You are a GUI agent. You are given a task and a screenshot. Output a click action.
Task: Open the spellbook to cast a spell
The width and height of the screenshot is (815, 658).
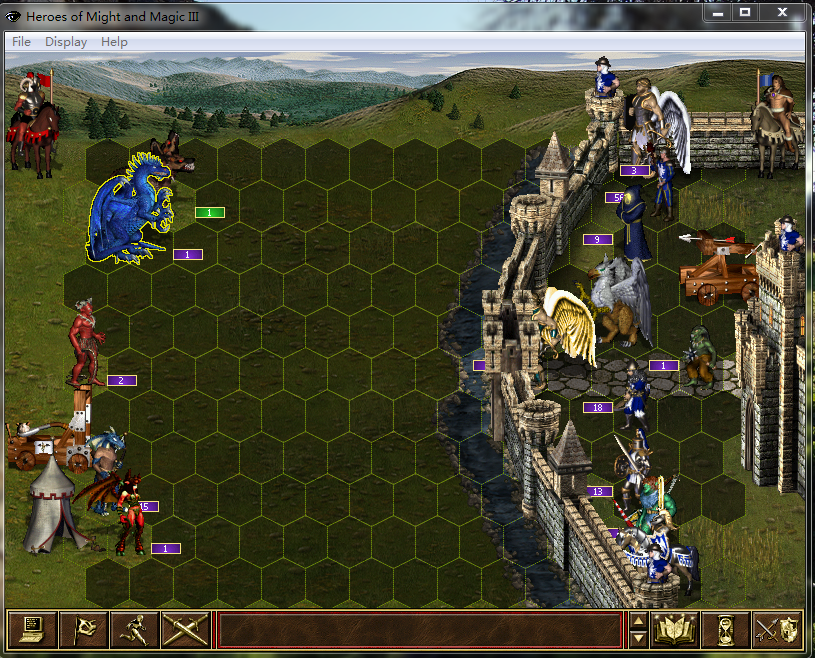(x=675, y=629)
